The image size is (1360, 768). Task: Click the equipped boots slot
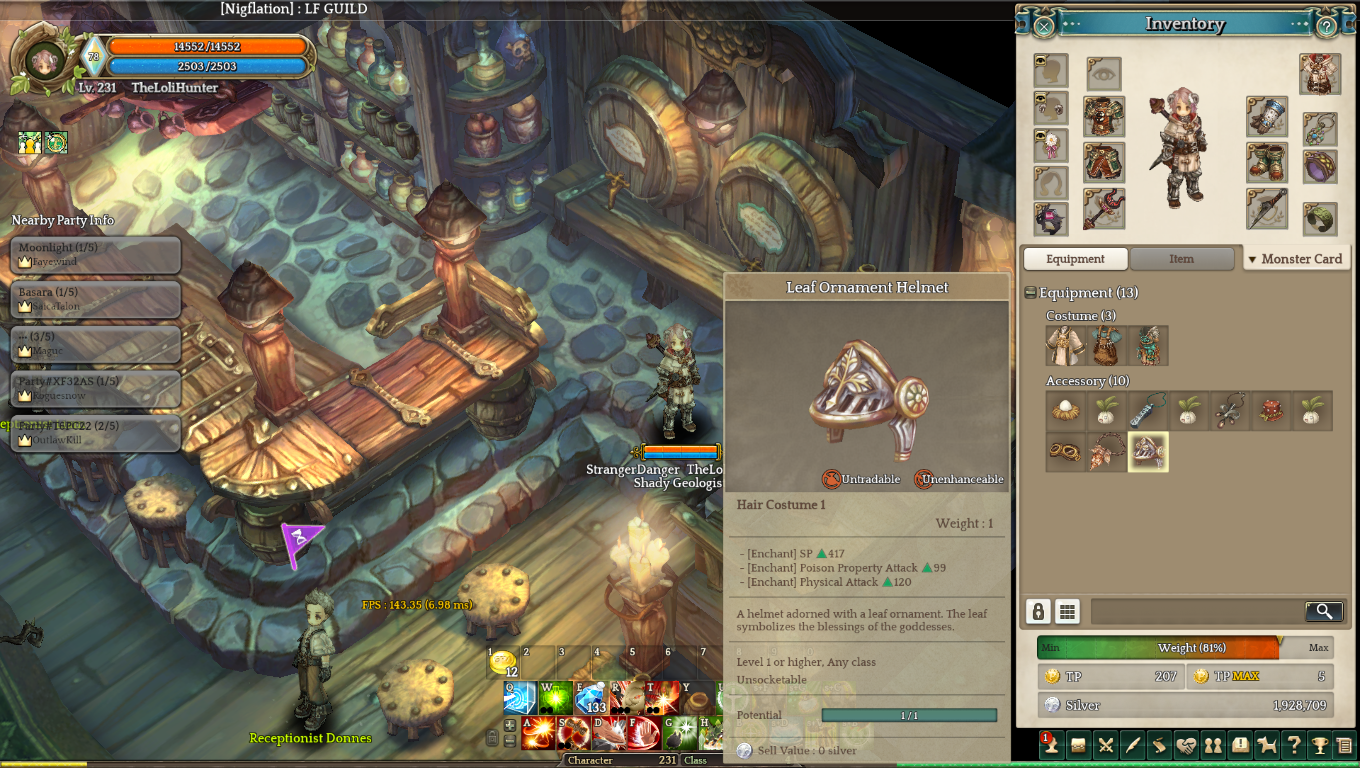click(x=1266, y=163)
